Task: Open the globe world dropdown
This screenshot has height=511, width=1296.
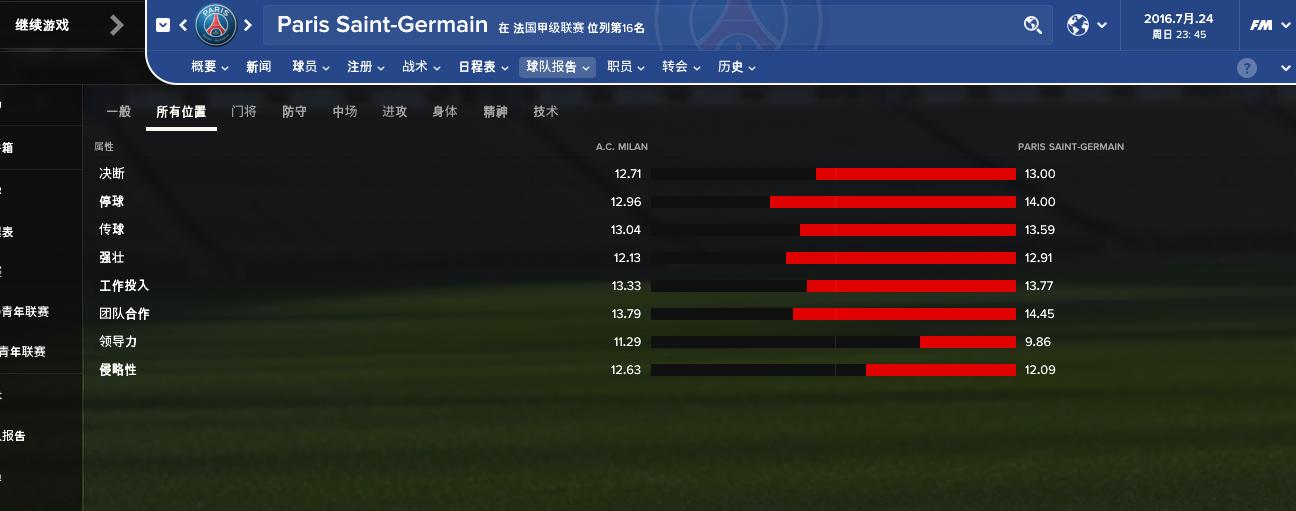Action: pos(1086,25)
